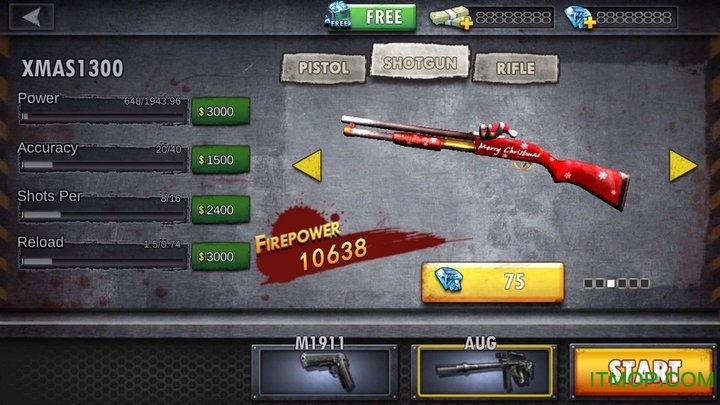The image size is (720, 405).
Task: Show the previous weapon with left arrow
Action: [x=306, y=165]
